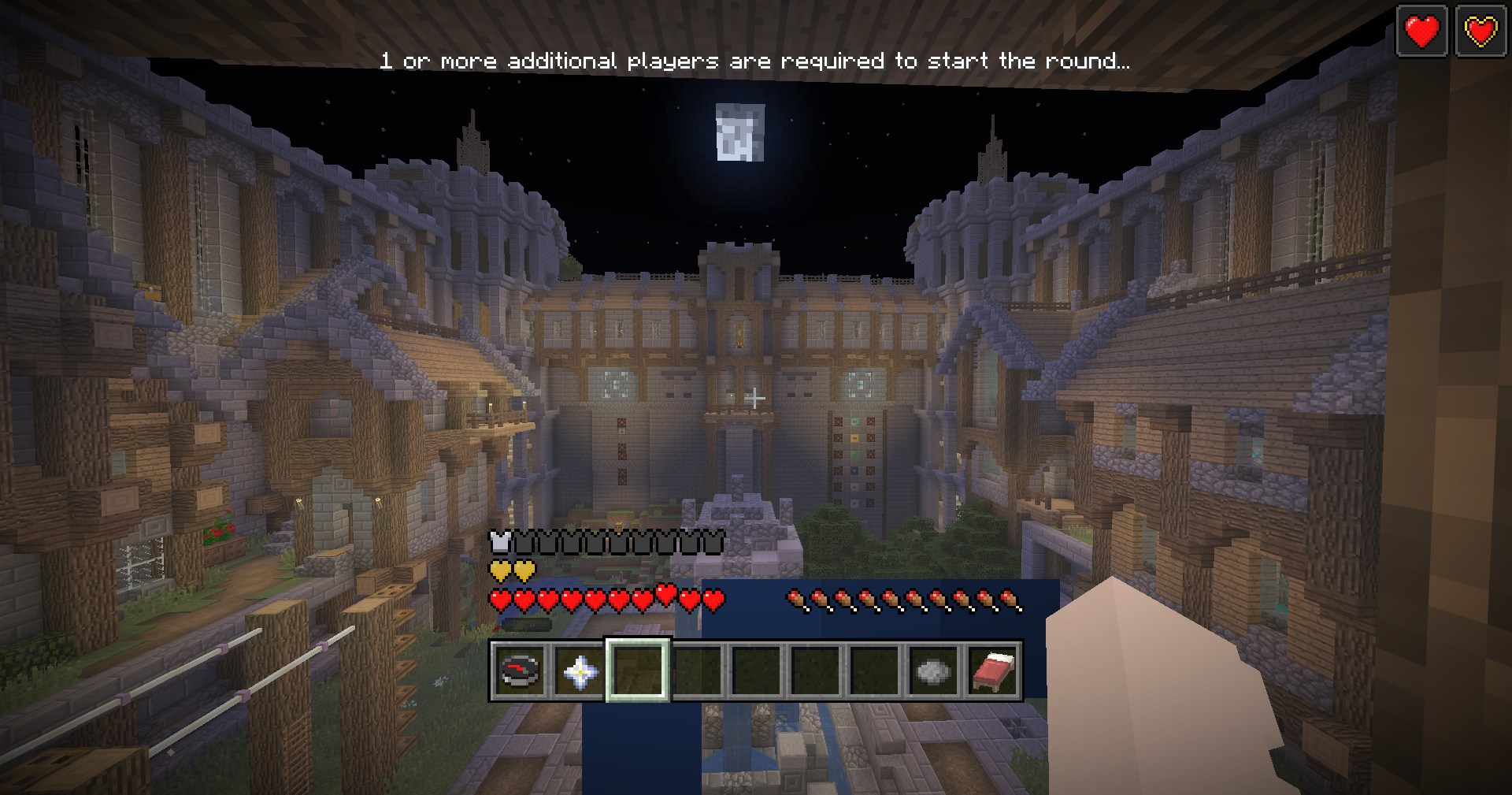Click the crosshair at the screen center

(x=754, y=399)
